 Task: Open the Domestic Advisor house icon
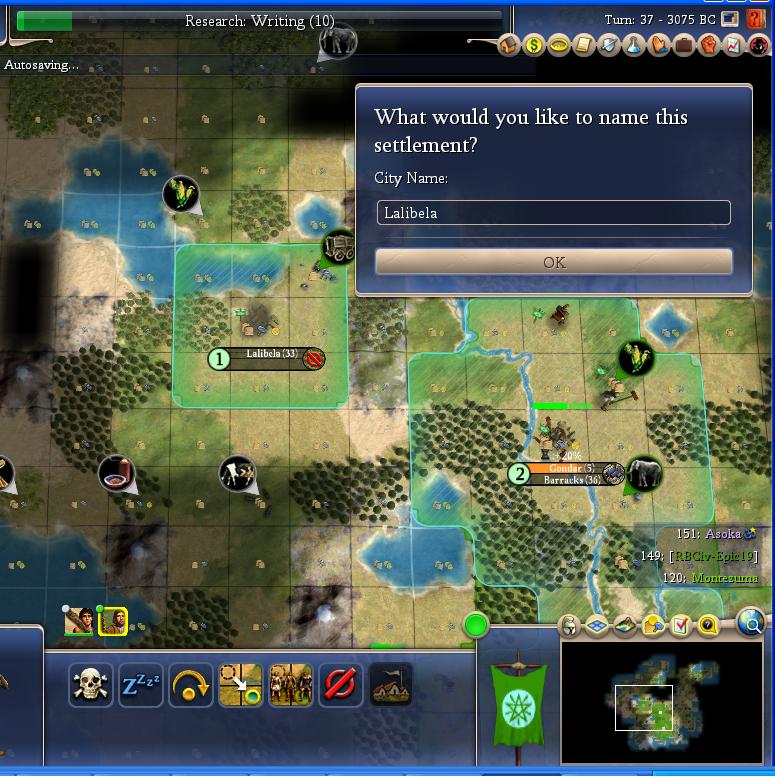(509, 45)
